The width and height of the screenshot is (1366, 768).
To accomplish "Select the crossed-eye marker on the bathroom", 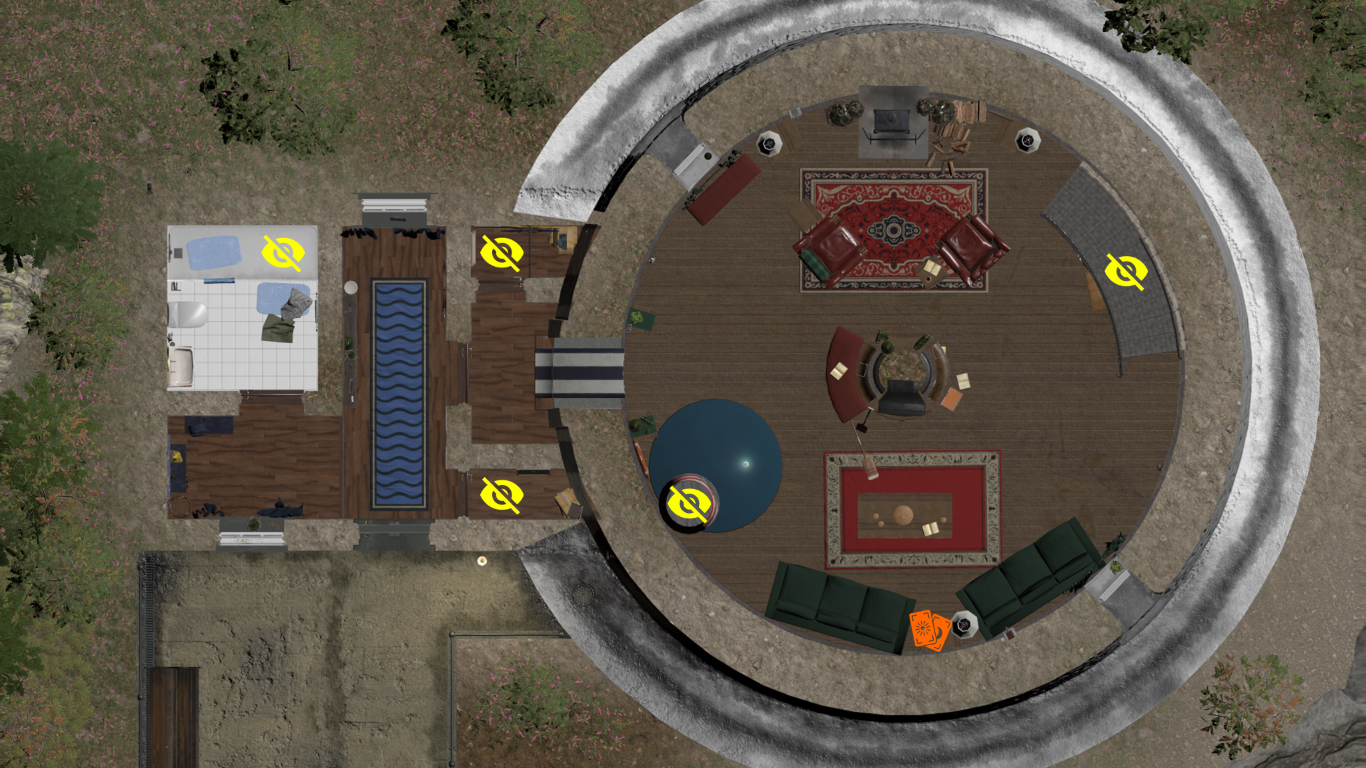I will pos(282,253).
